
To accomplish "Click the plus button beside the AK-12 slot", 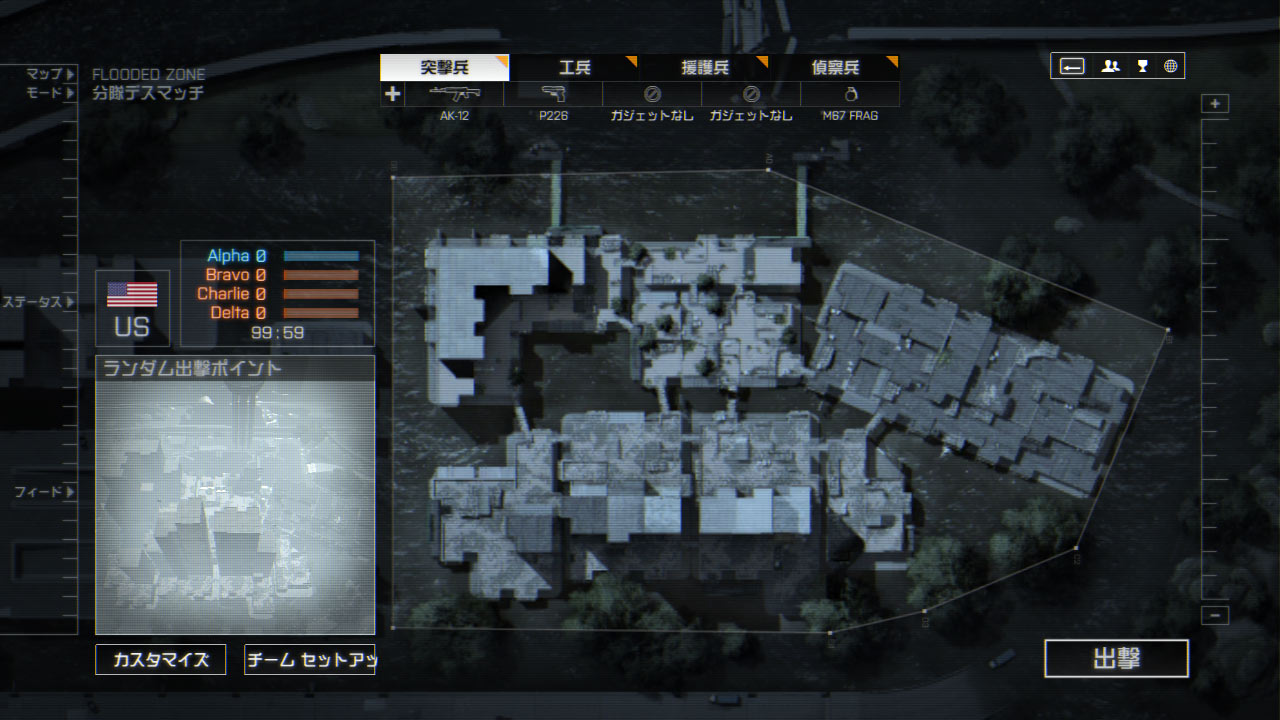I will tap(392, 94).
